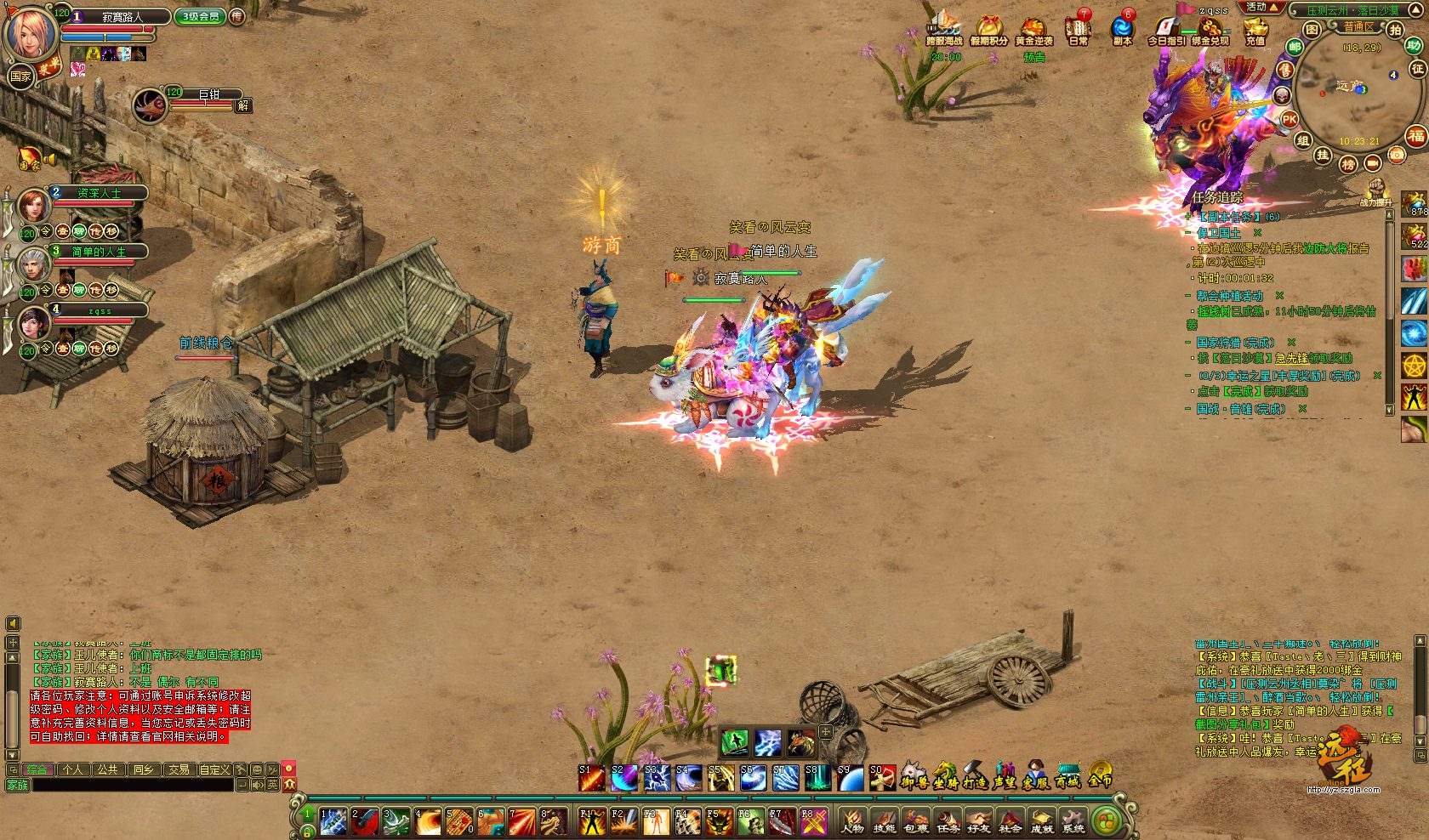The image size is (1429, 840).
Task: Click the PK mode button by minimap
Action: [x=1290, y=120]
